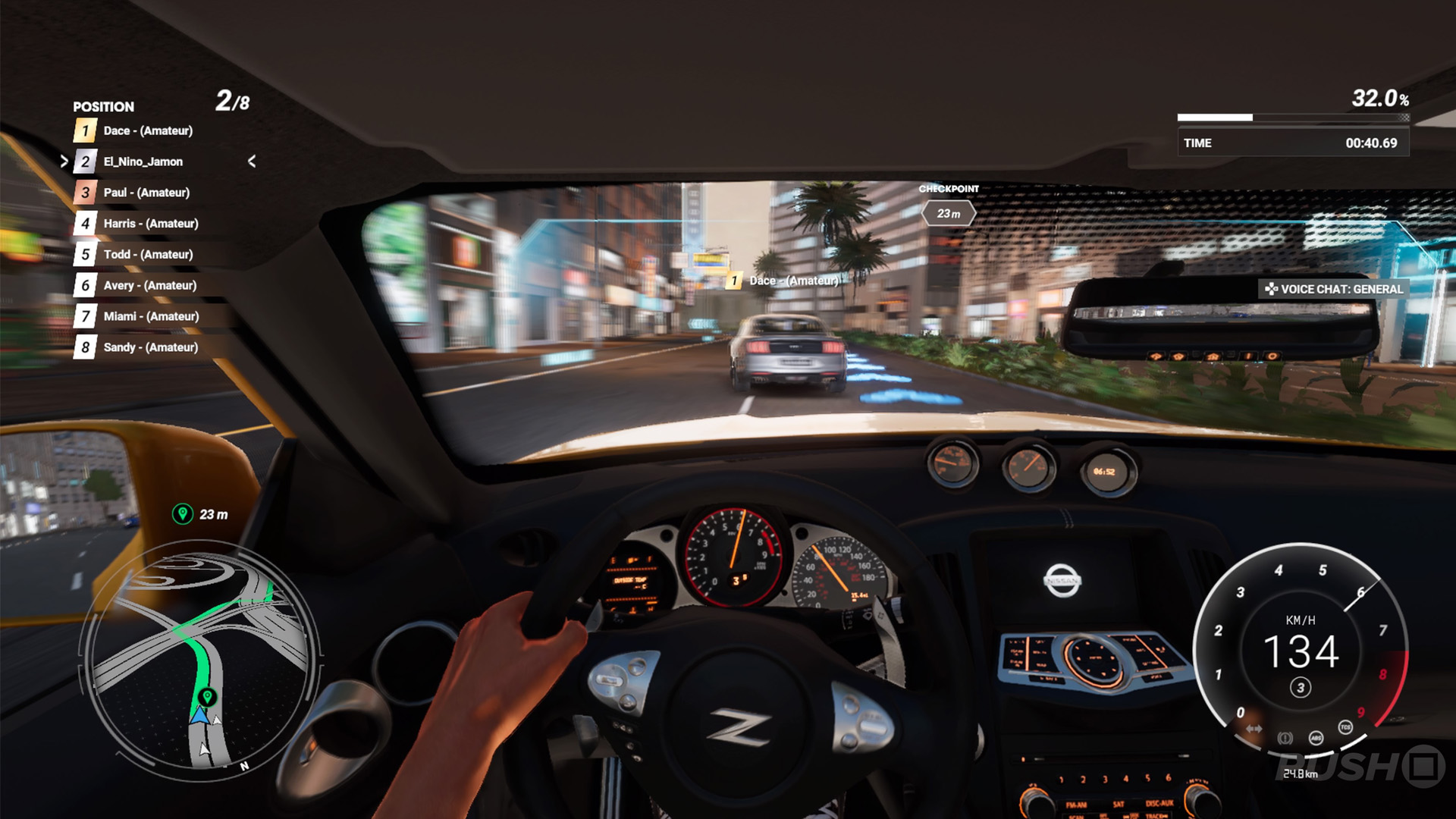This screenshot has height=819, width=1456.
Task: Click the TCS icon on the speedometer
Action: click(x=1345, y=727)
